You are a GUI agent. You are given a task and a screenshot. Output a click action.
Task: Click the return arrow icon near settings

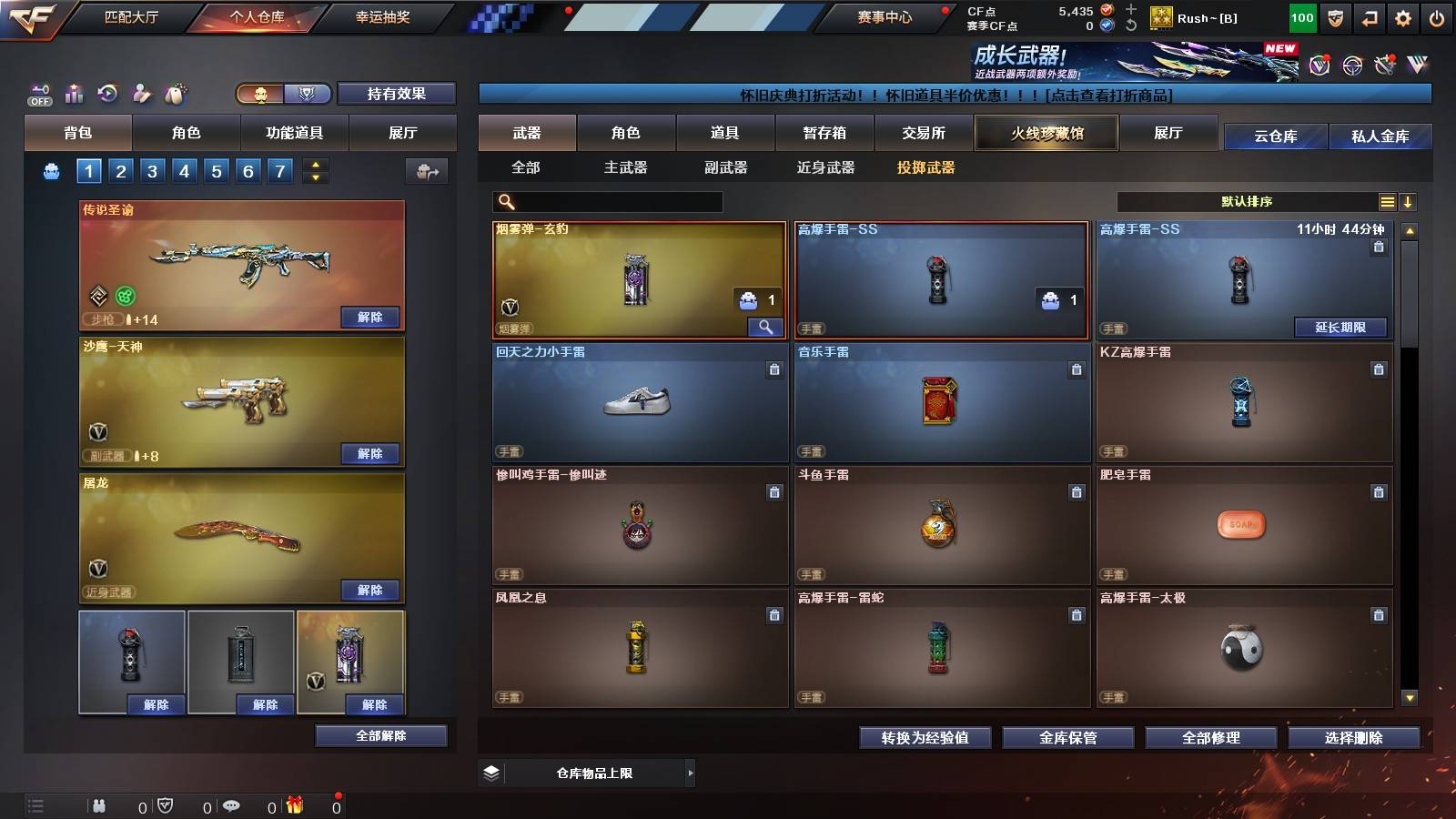pos(1368,16)
